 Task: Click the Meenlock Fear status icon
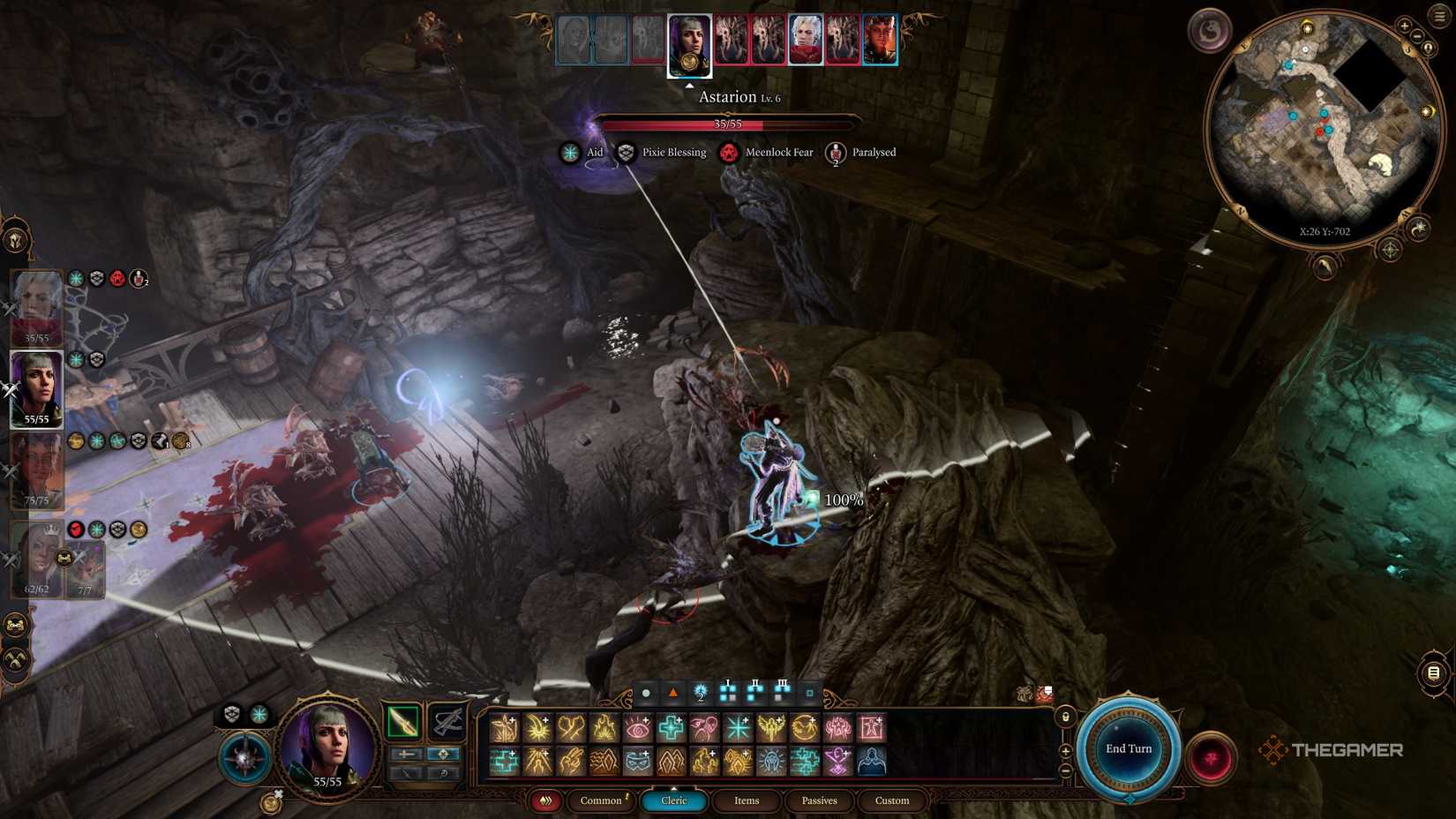[x=728, y=152]
